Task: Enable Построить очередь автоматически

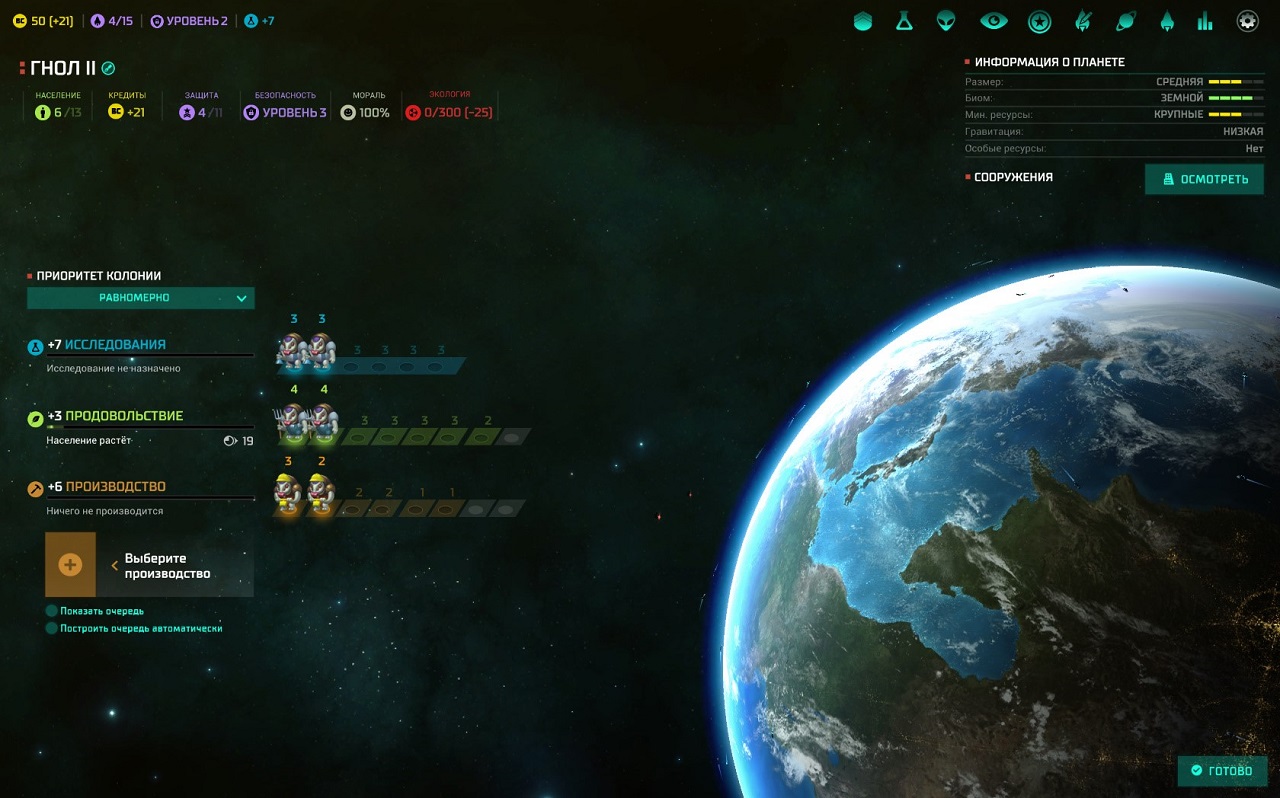Action: pyautogui.click(x=52, y=629)
